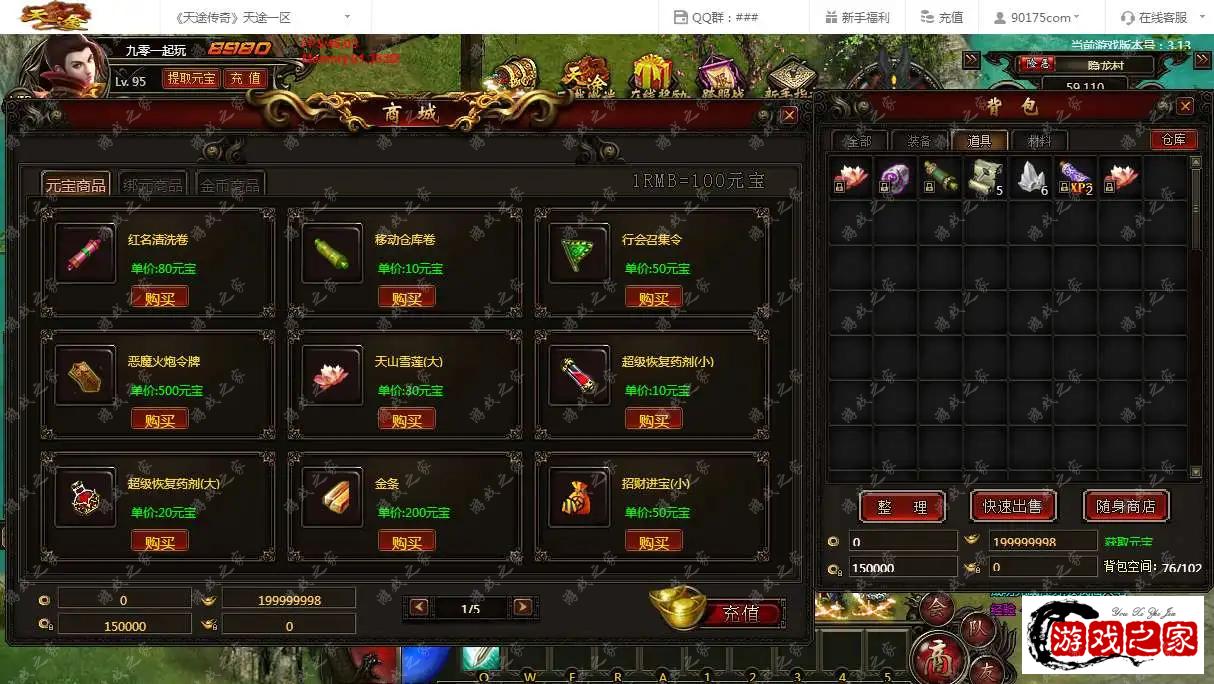Sort the bag with 整理 button

coord(902,507)
